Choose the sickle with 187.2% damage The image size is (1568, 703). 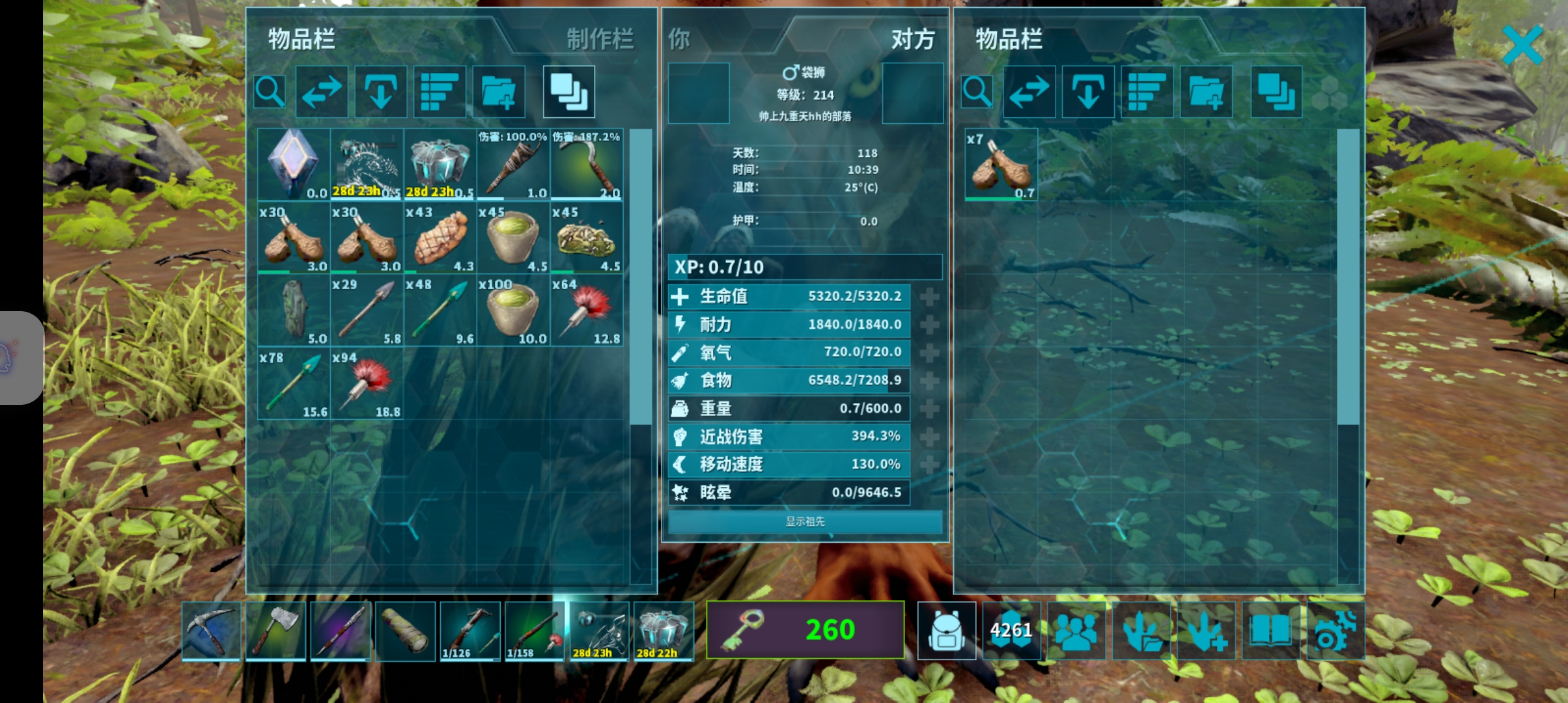(587, 164)
